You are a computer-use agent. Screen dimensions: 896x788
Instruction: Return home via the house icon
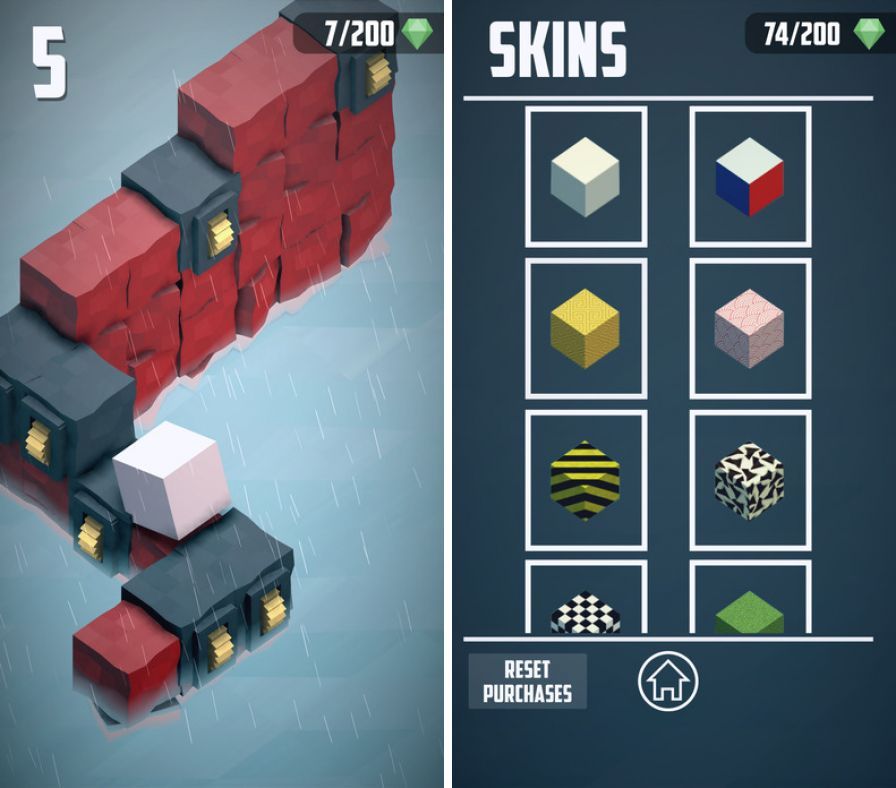(668, 682)
